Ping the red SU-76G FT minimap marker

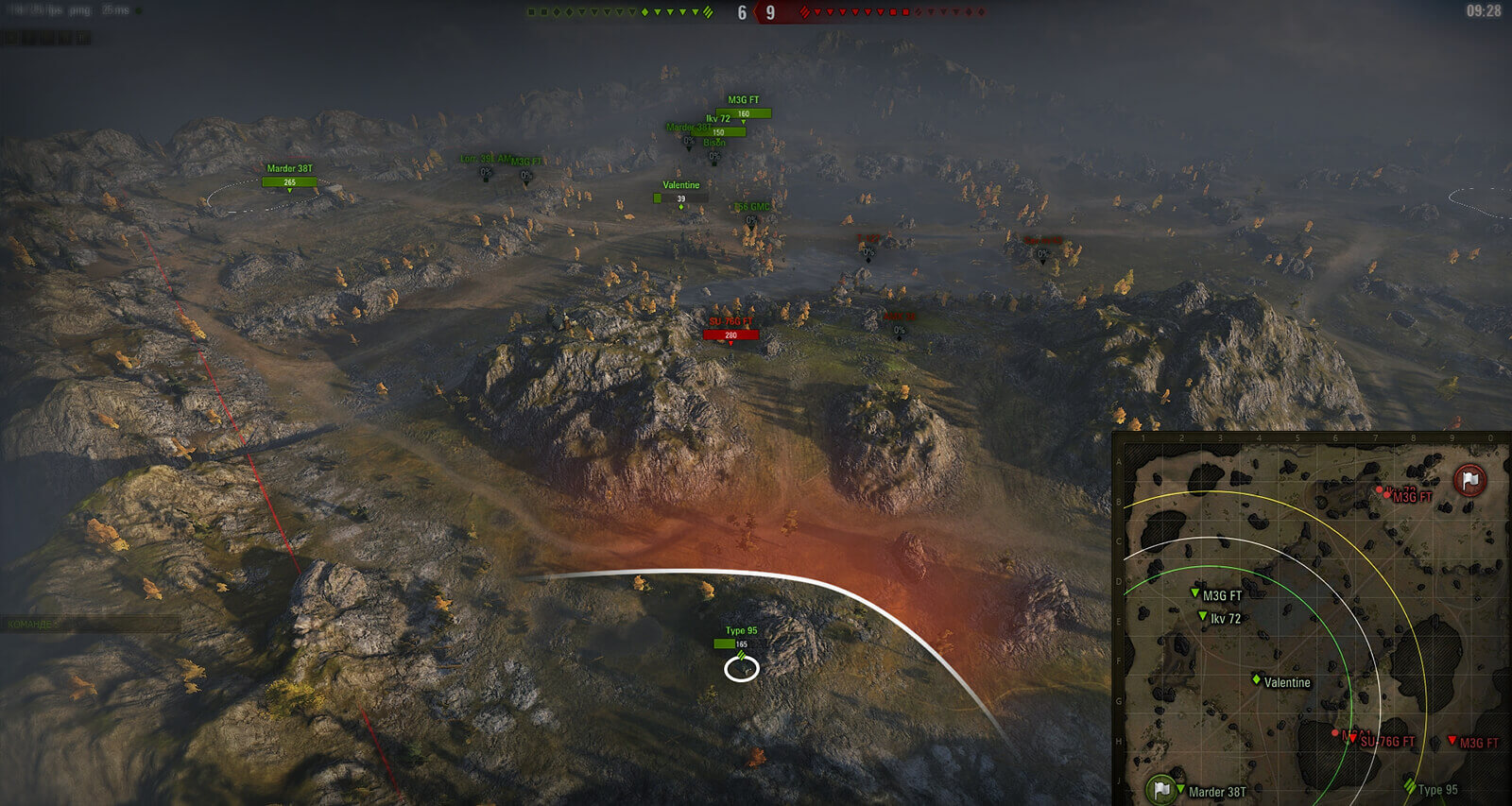pos(1352,738)
